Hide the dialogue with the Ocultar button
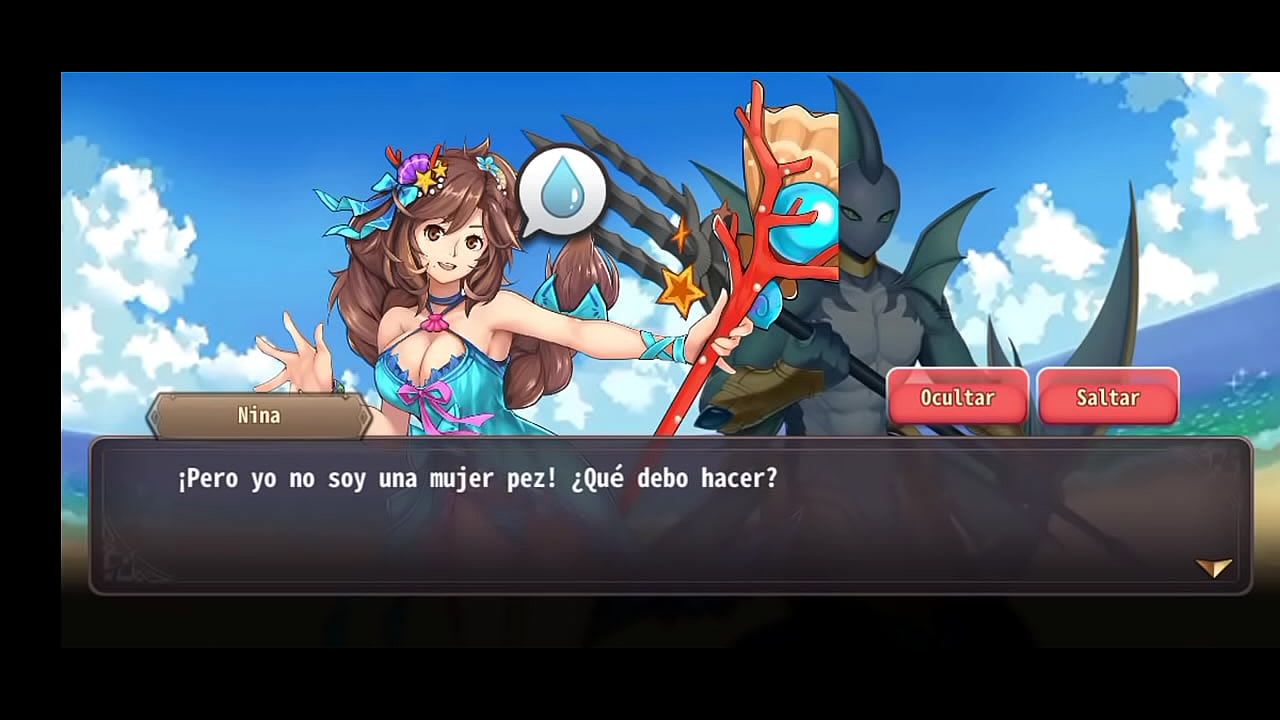The width and height of the screenshot is (1280, 720). point(957,397)
